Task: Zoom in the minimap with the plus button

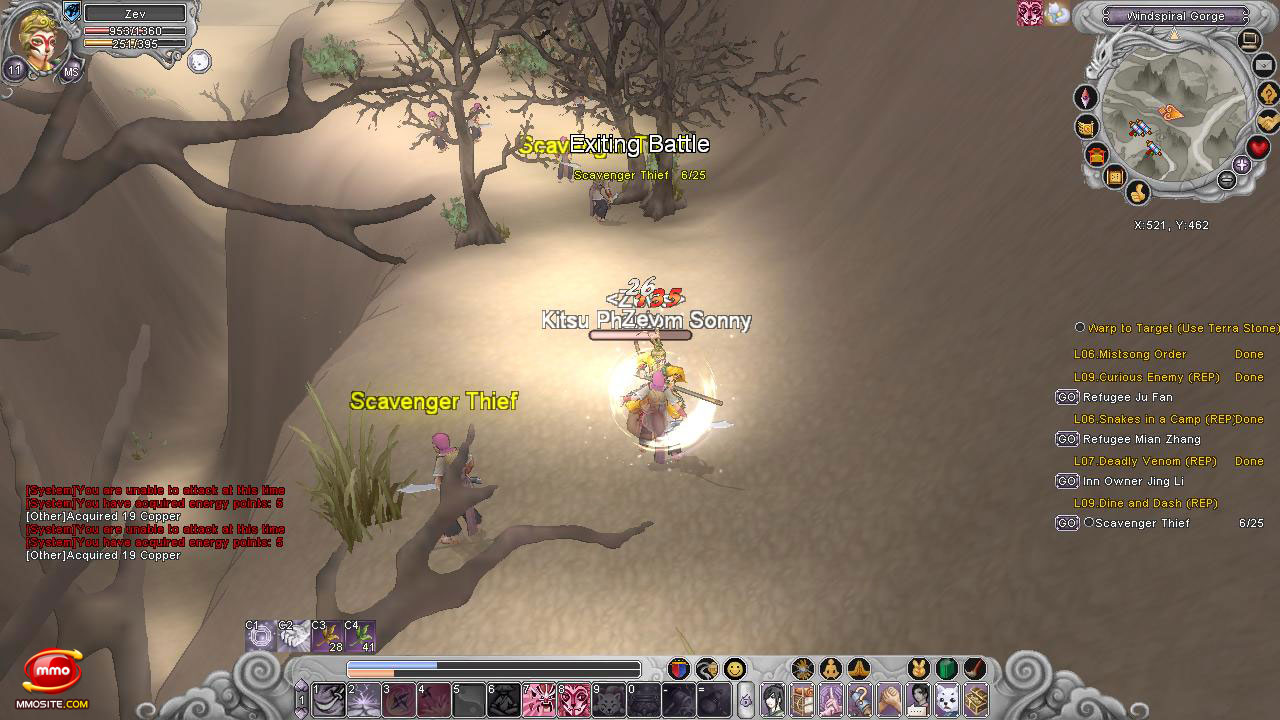Action: pyautogui.click(x=1241, y=165)
